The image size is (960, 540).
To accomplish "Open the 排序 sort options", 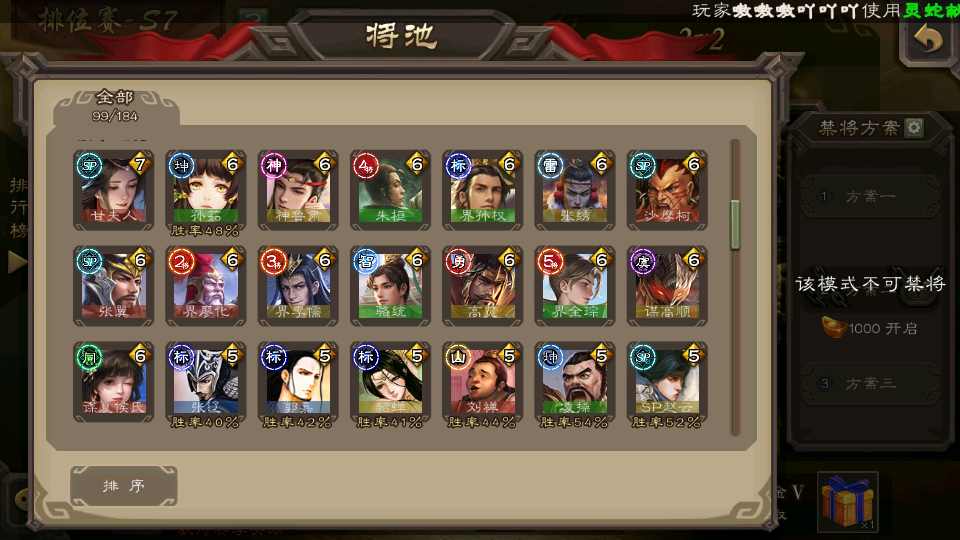I will pos(124,486).
